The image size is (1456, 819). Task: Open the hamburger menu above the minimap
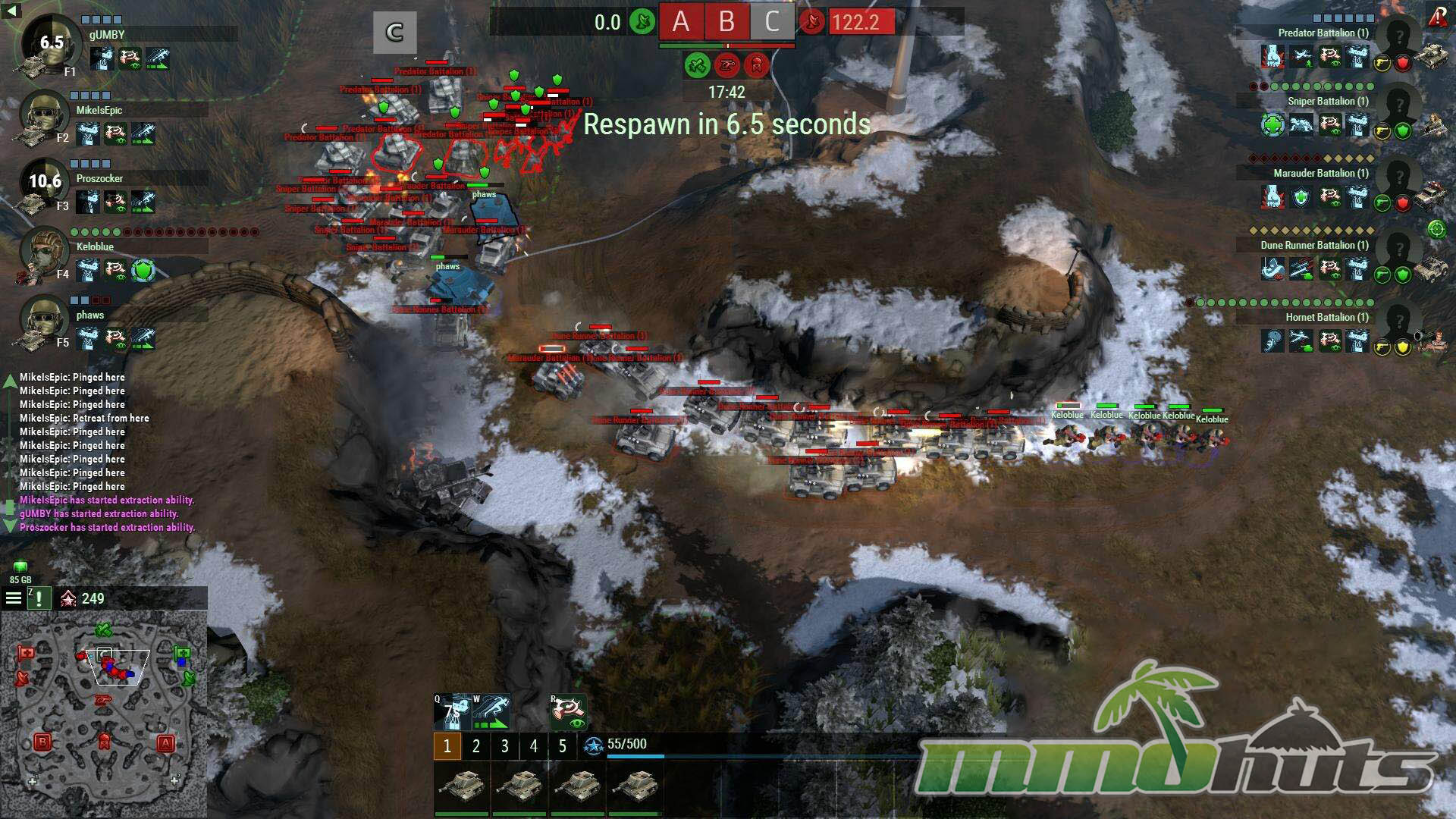point(14,598)
